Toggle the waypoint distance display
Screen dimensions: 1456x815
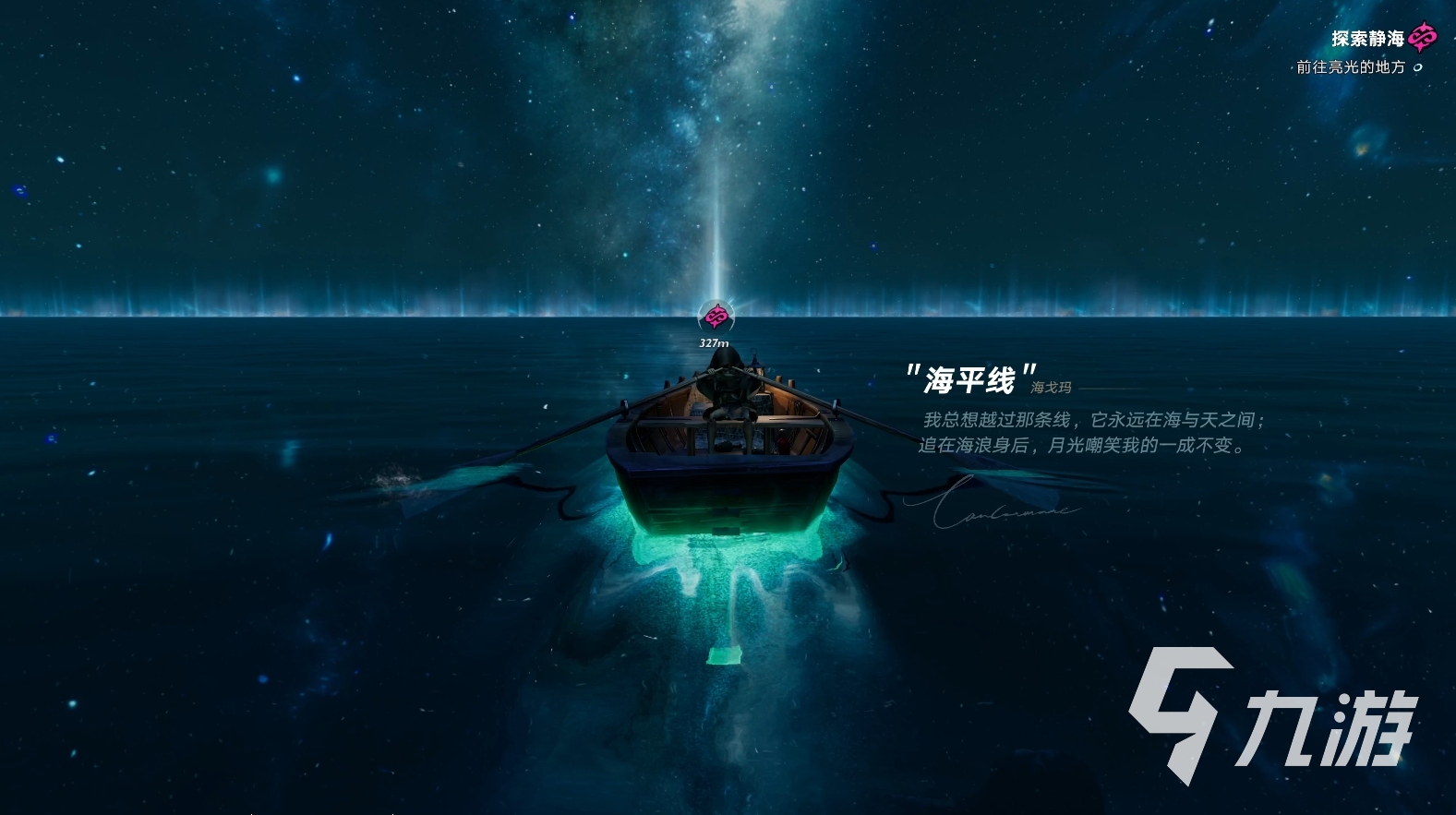coord(713,342)
